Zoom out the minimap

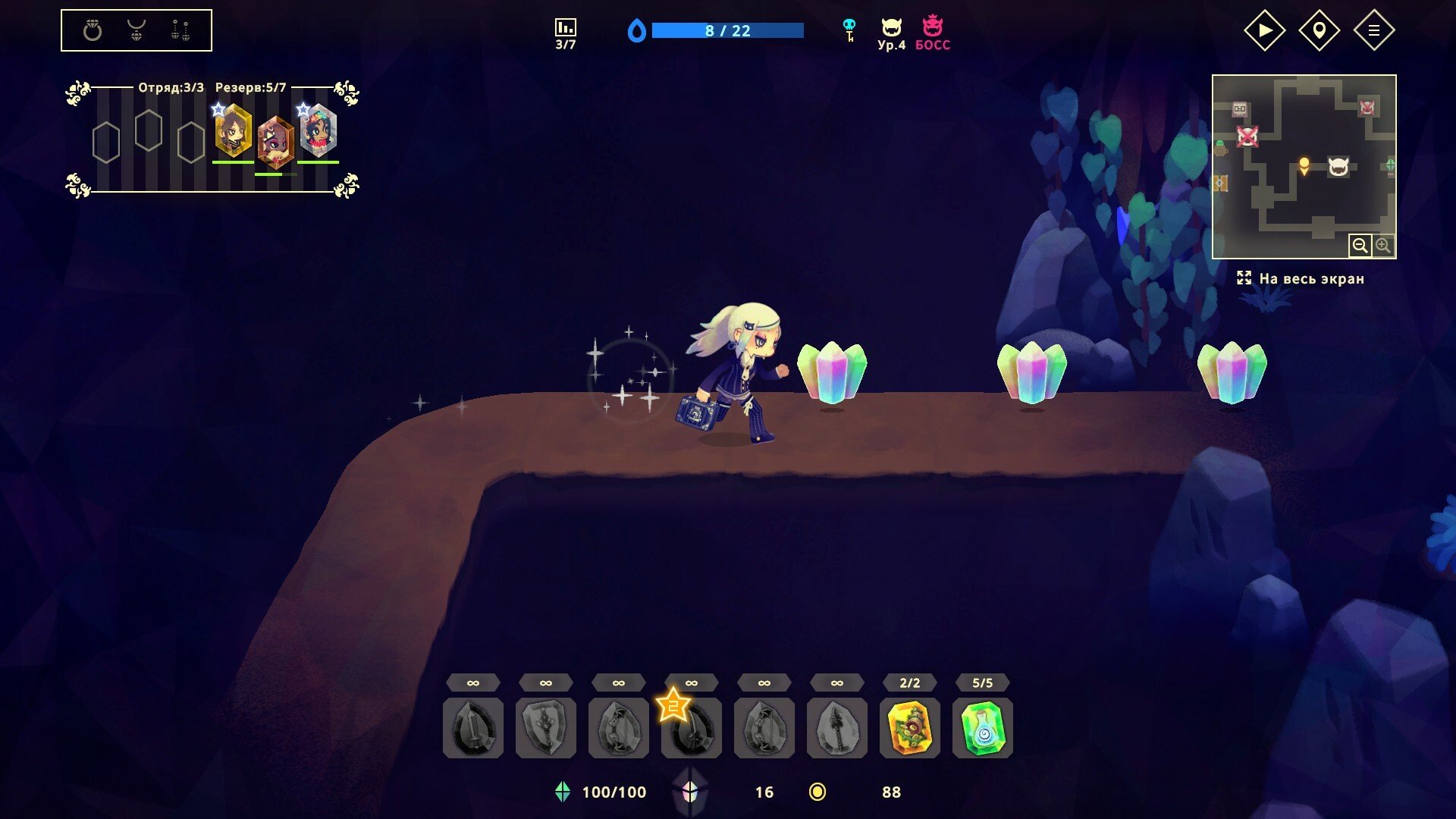[x=1360, y=246]
